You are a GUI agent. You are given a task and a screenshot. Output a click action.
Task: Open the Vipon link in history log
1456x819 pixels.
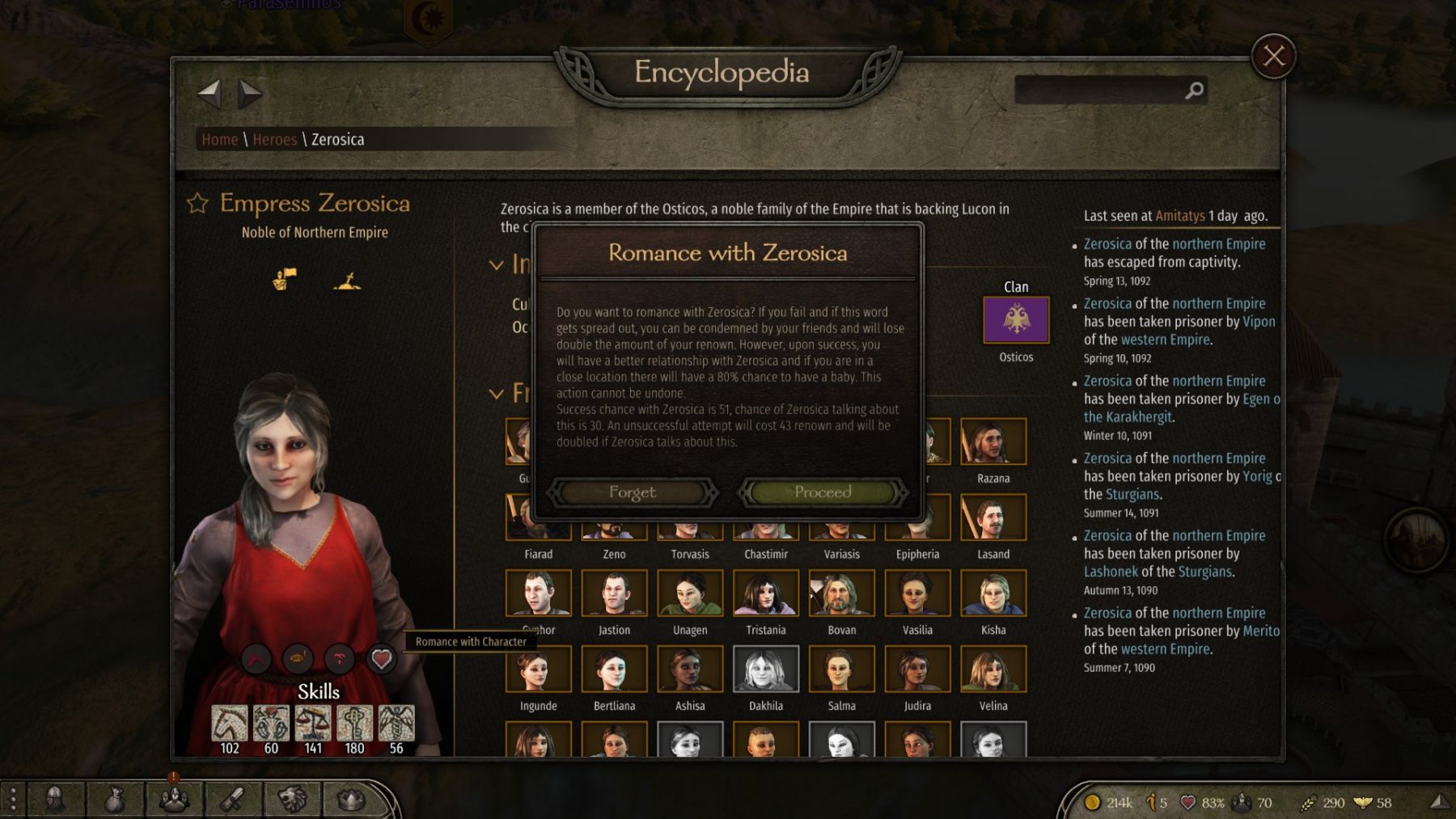(x=1259, y=322)
